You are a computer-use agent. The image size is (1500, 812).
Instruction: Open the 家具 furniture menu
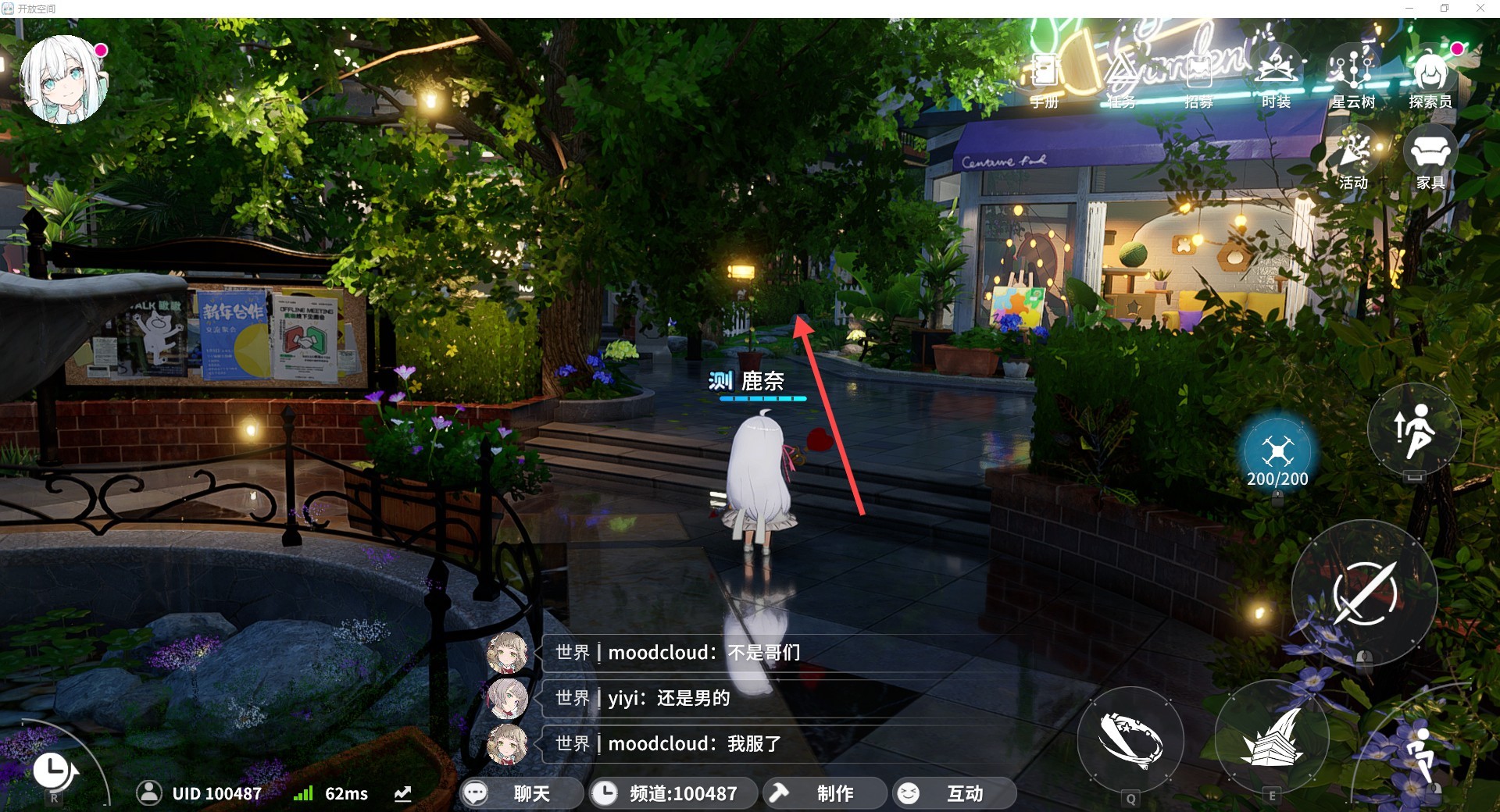point(1430,158)
